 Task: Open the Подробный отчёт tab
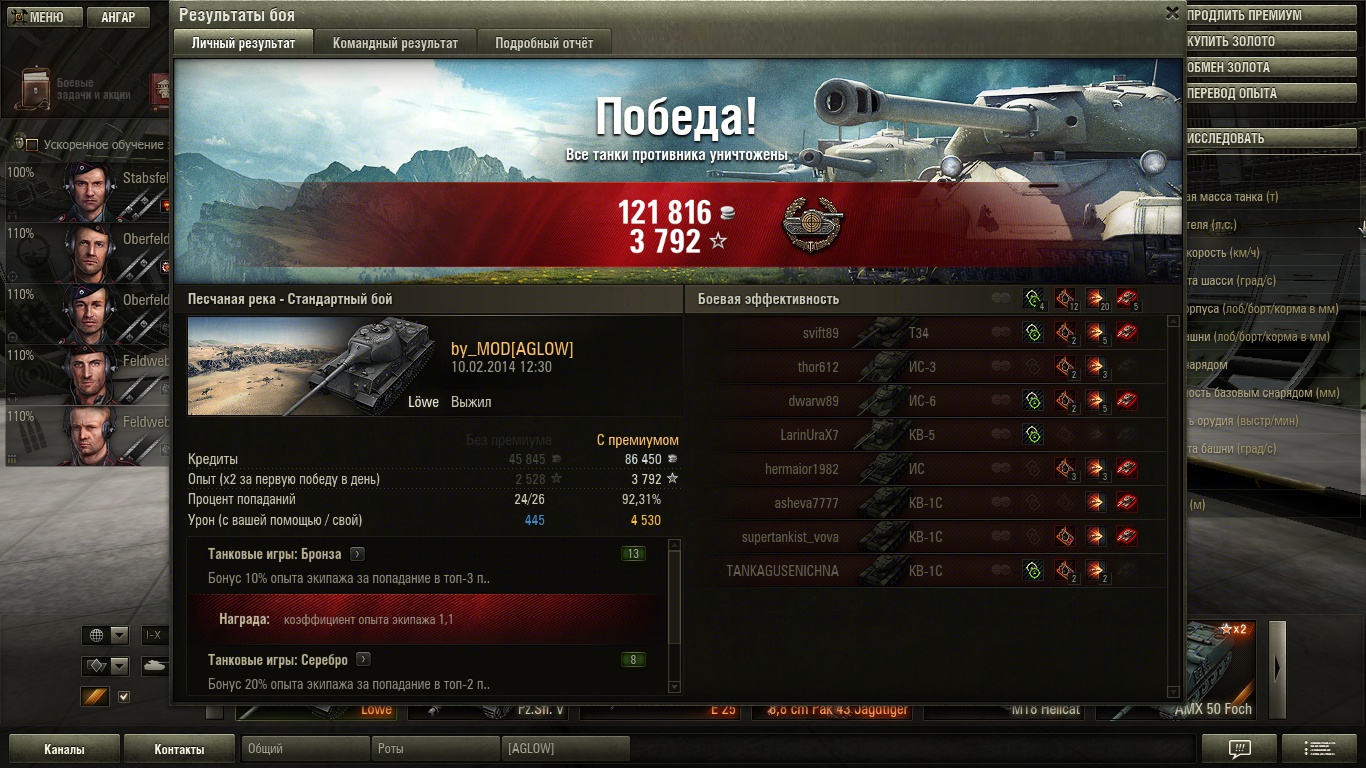click(x=543, y=43)
